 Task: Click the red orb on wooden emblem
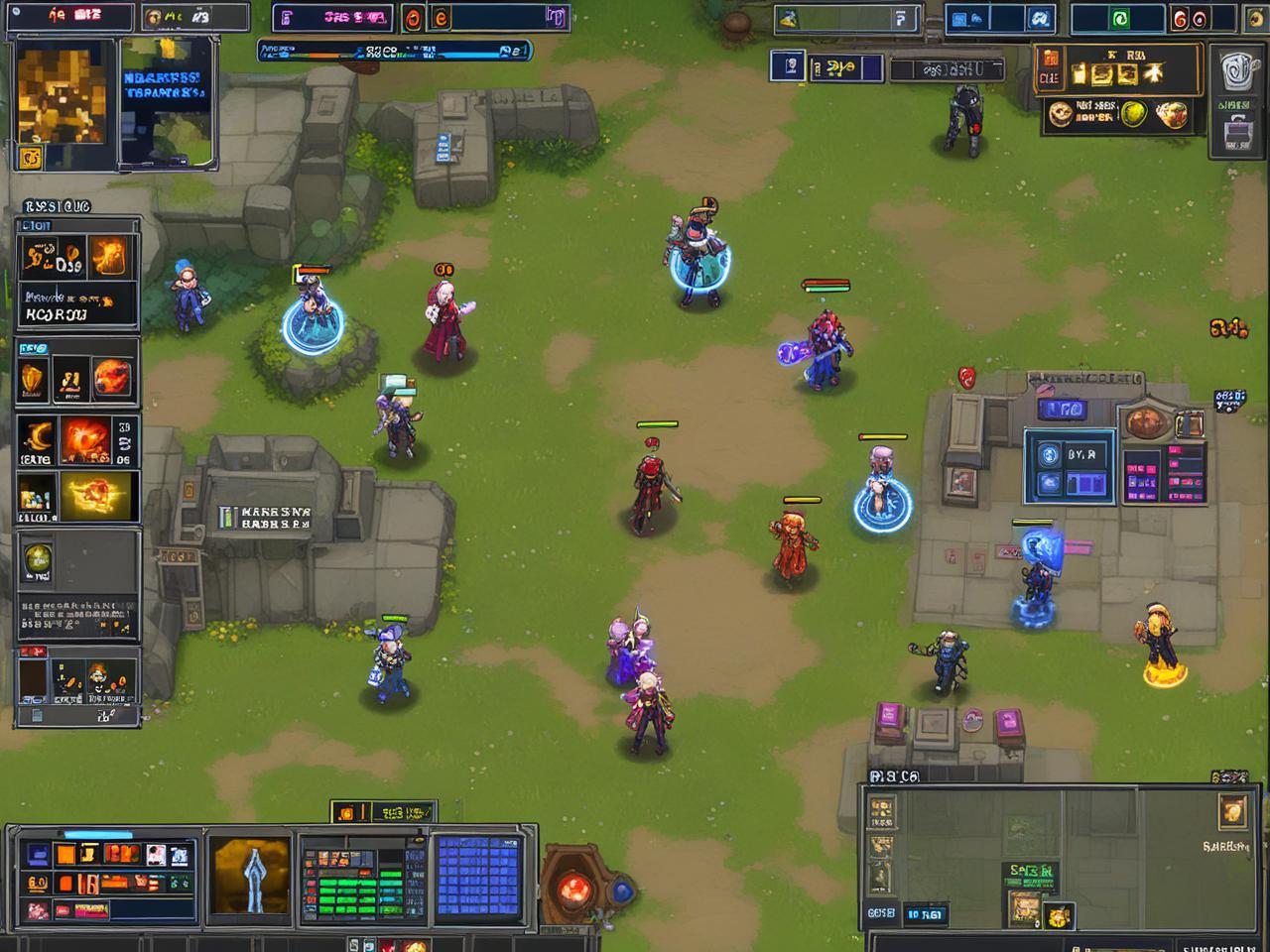point(574,889)
